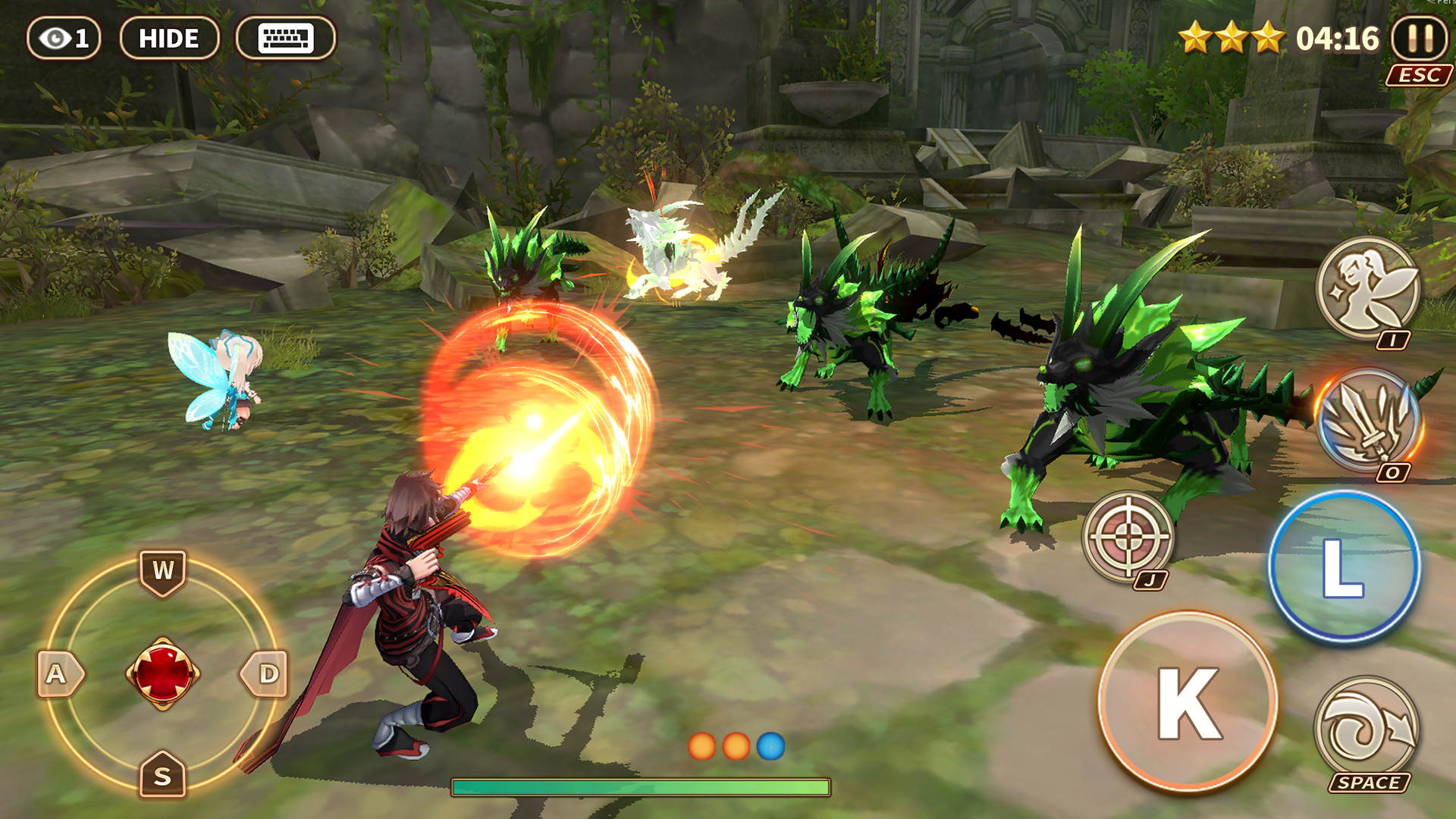Pause the game with the pause button
This screenshot has height=819, width=1456.
click(1421, 36)
